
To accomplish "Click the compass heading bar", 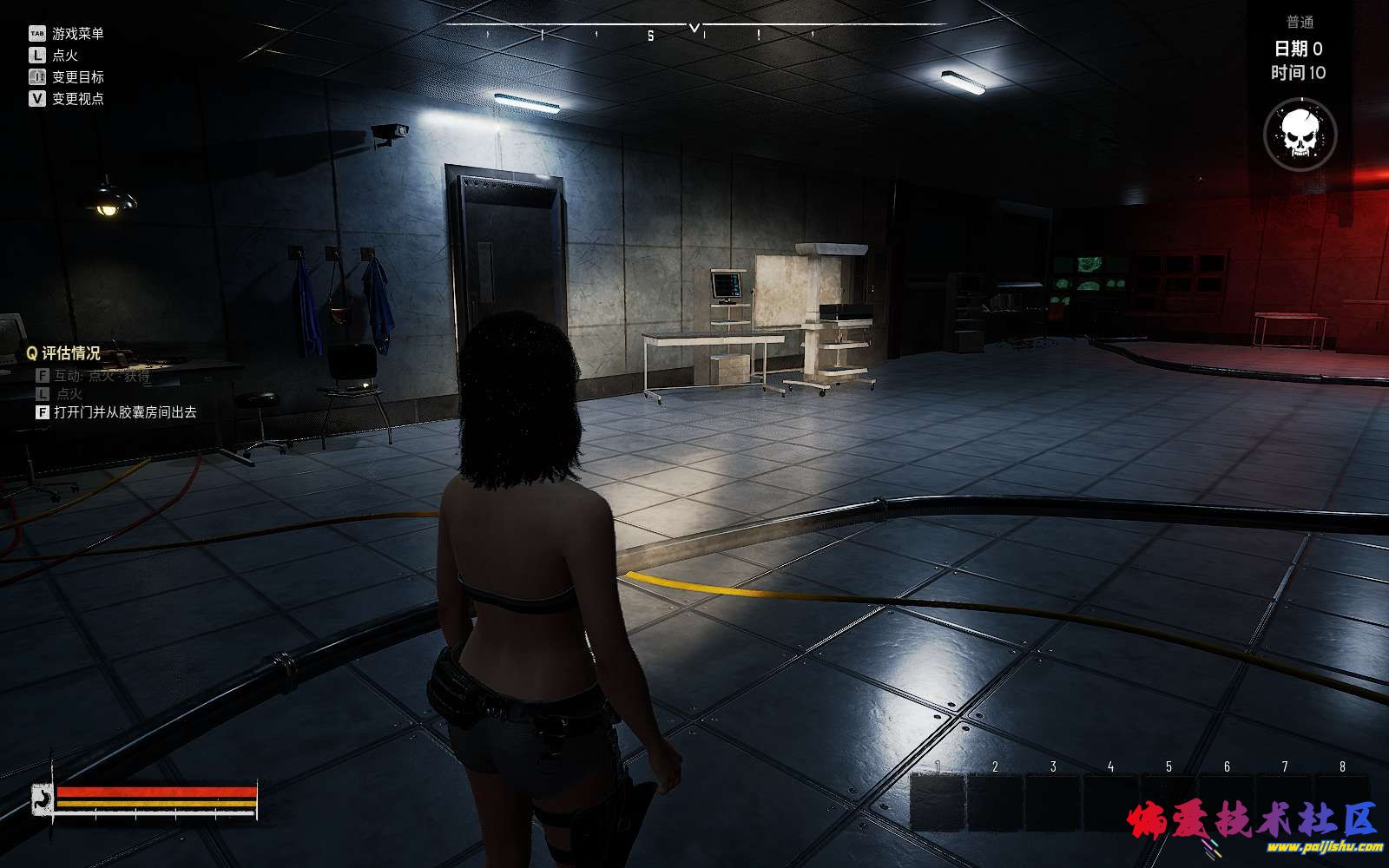I will (x=694, y=34).
